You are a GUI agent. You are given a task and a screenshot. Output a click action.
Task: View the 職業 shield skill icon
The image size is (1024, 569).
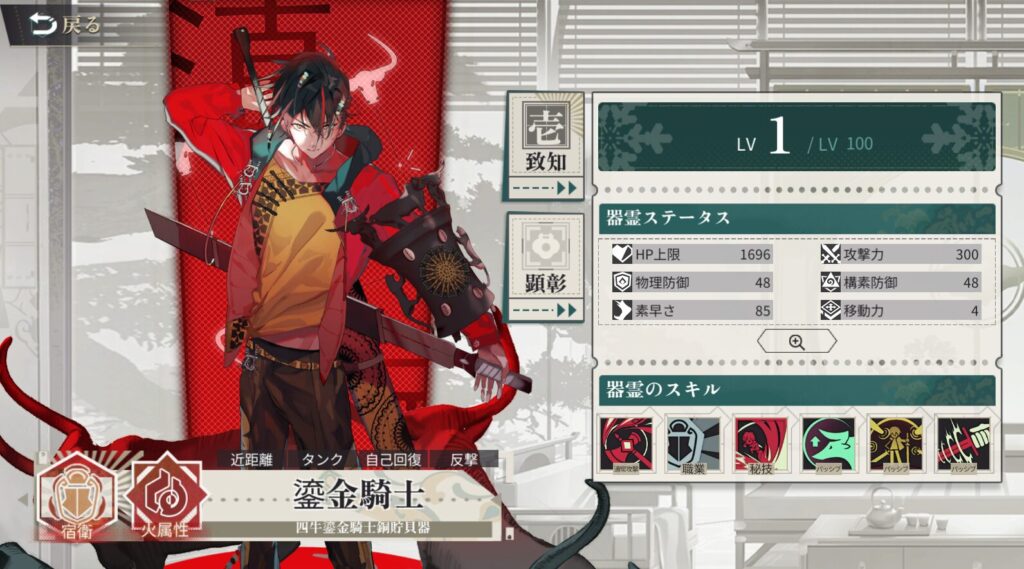coord(693,445)
